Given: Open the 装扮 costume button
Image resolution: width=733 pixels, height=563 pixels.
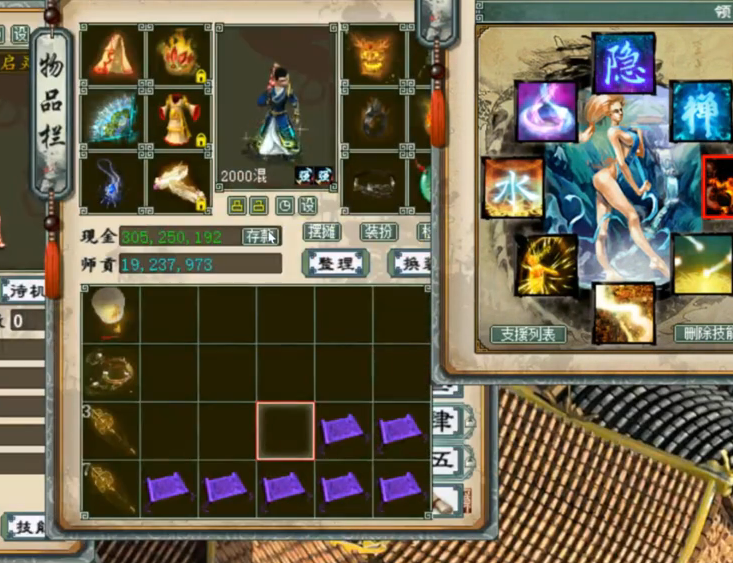Looking at the screenshot, I should click(379, 232).
